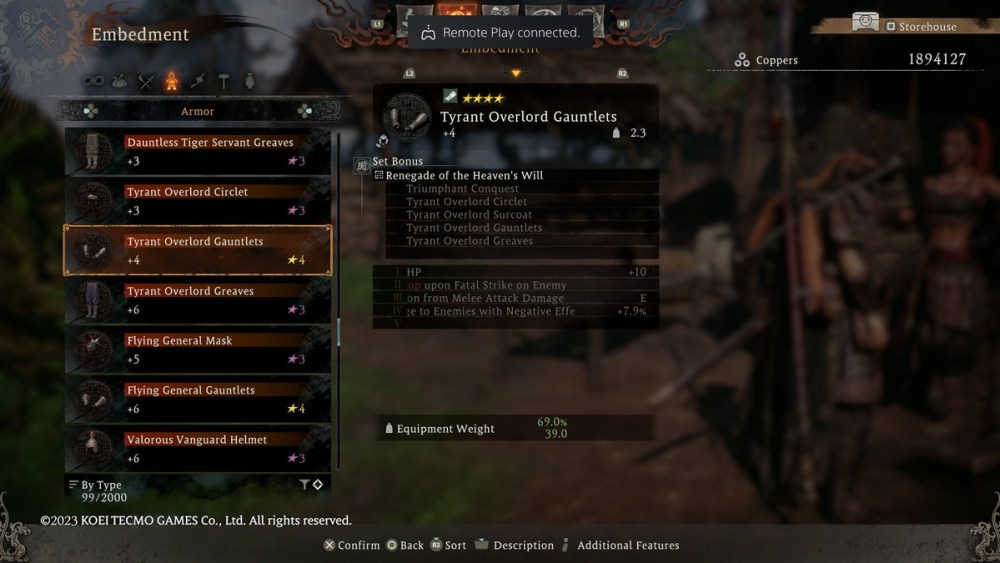
Task: Open the pouch category tab
Action: [x=120, y=82]
